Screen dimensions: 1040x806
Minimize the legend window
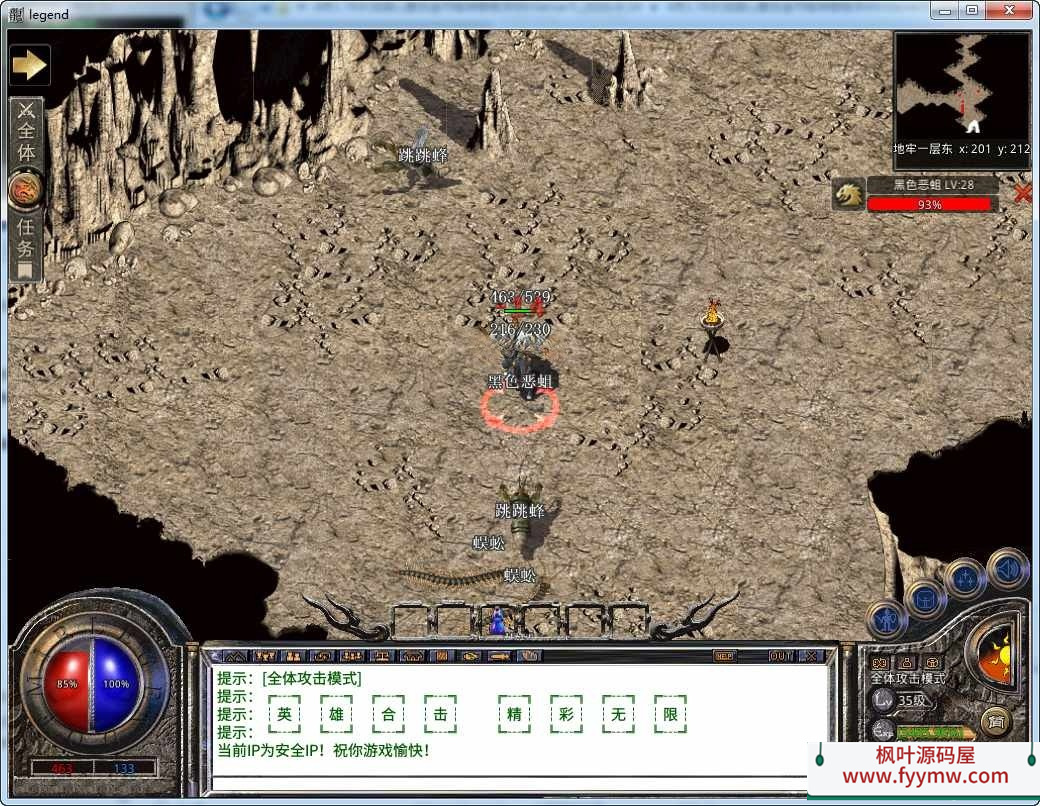(x=945, y=10)
